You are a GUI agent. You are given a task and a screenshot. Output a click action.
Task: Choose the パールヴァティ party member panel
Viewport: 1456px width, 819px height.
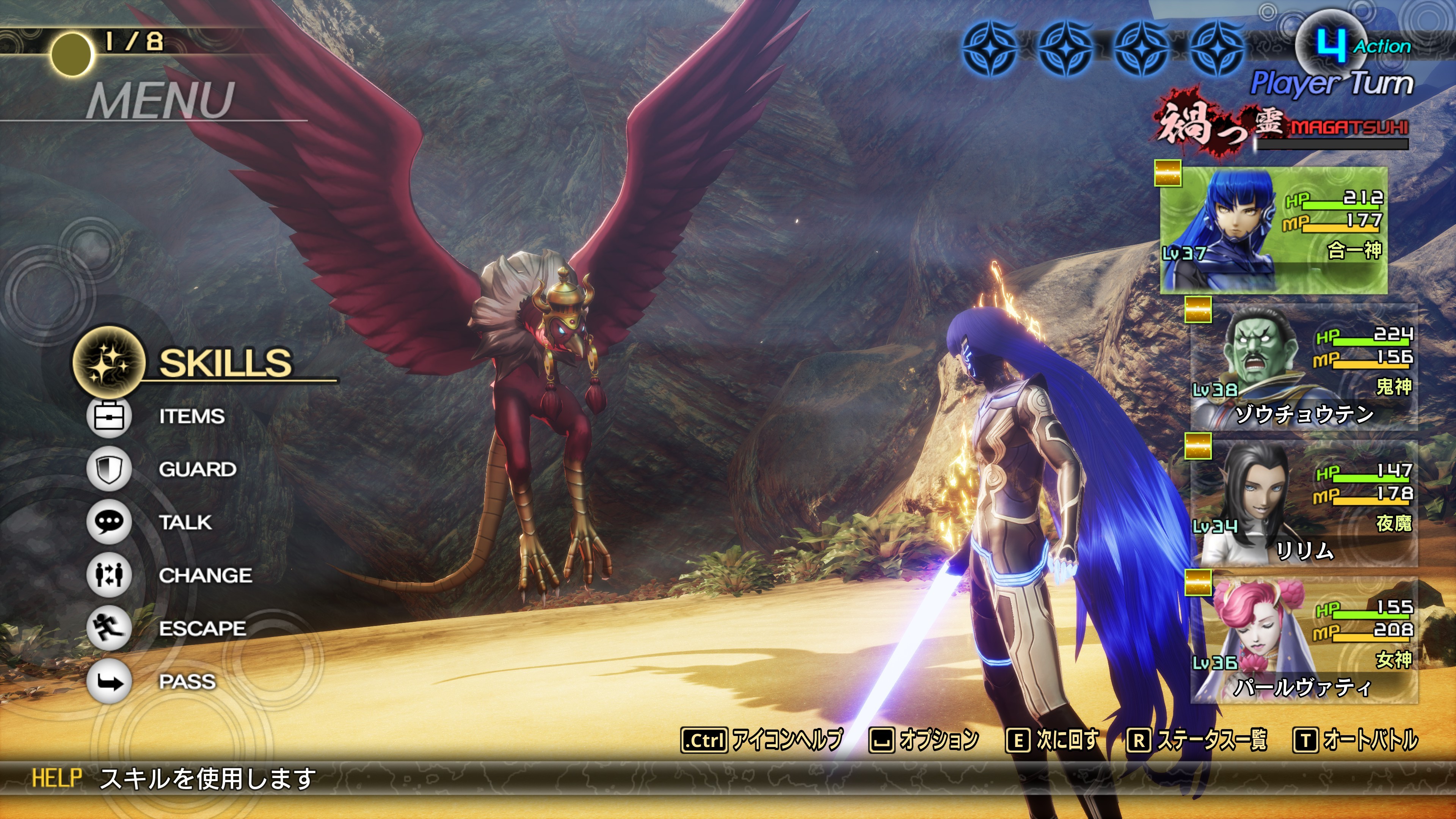(1304, 640)
